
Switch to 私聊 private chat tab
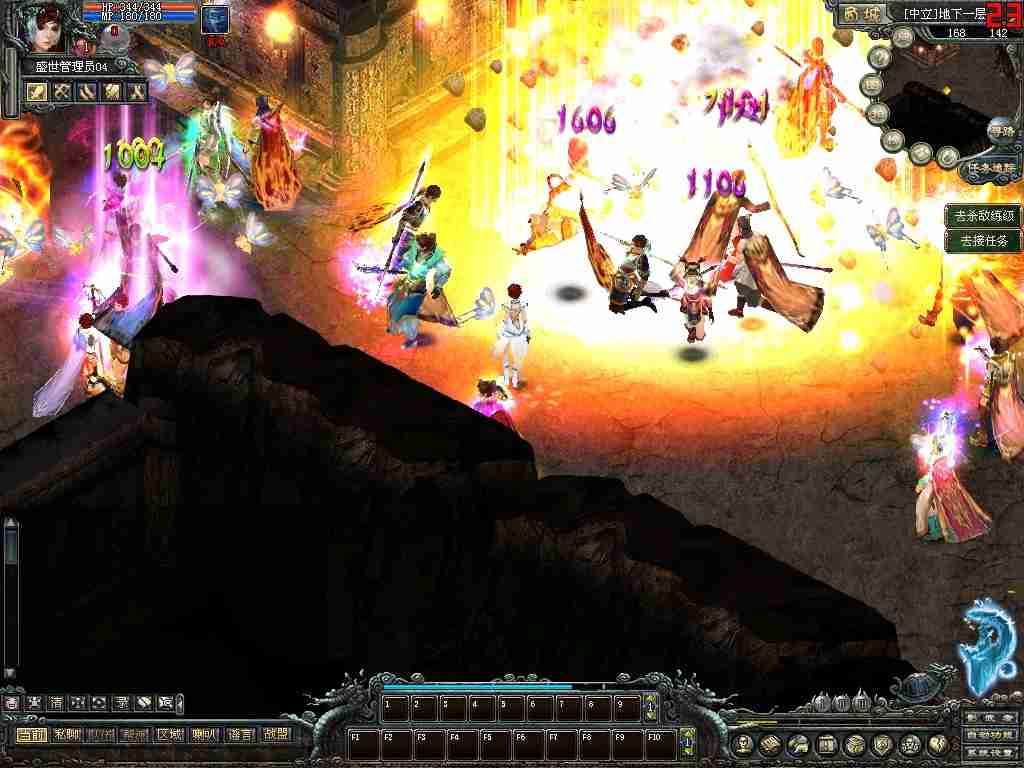point(67,735)
